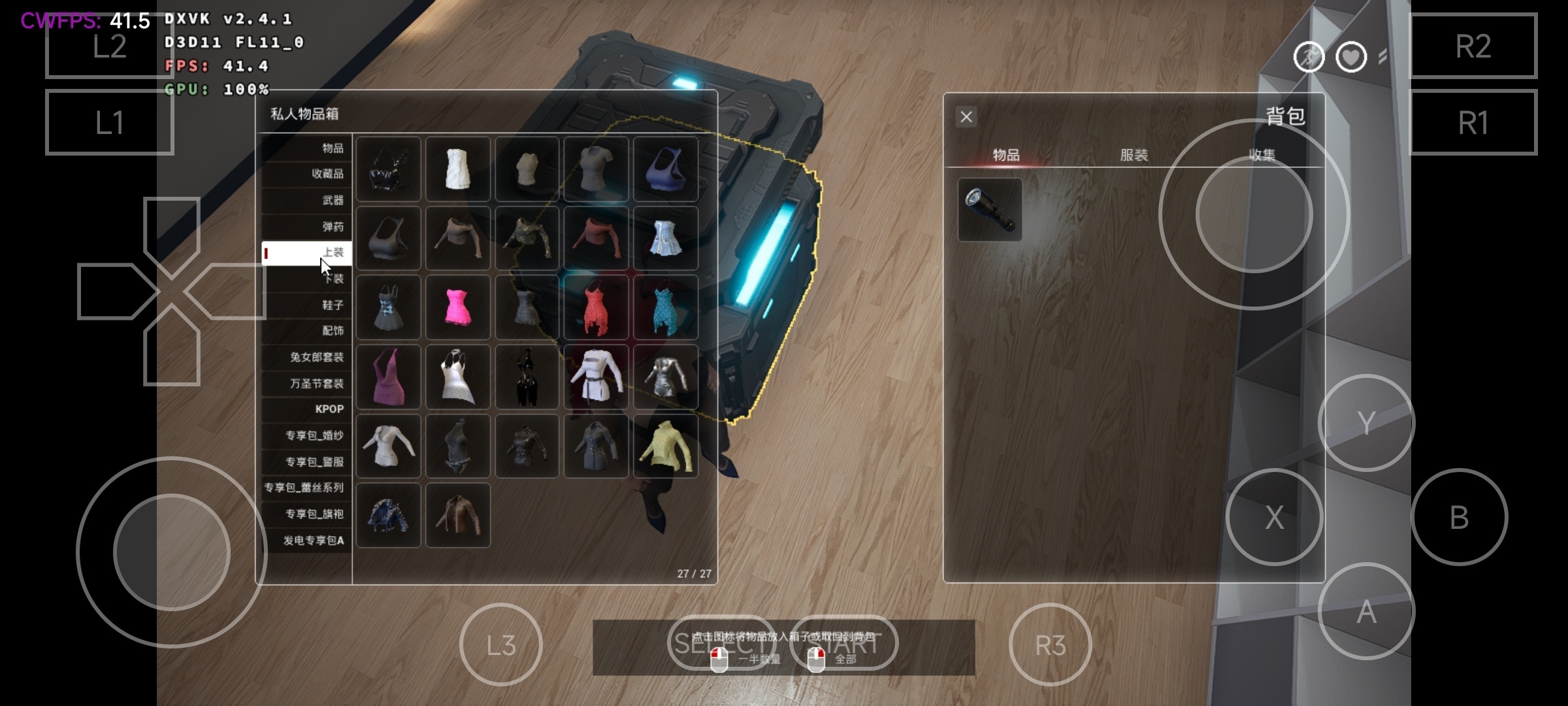The width and height of the screenshot is (1568, 706).
Task: Choose the teal patterned dress
Action: pyautogui.click(x=665, y=307)
